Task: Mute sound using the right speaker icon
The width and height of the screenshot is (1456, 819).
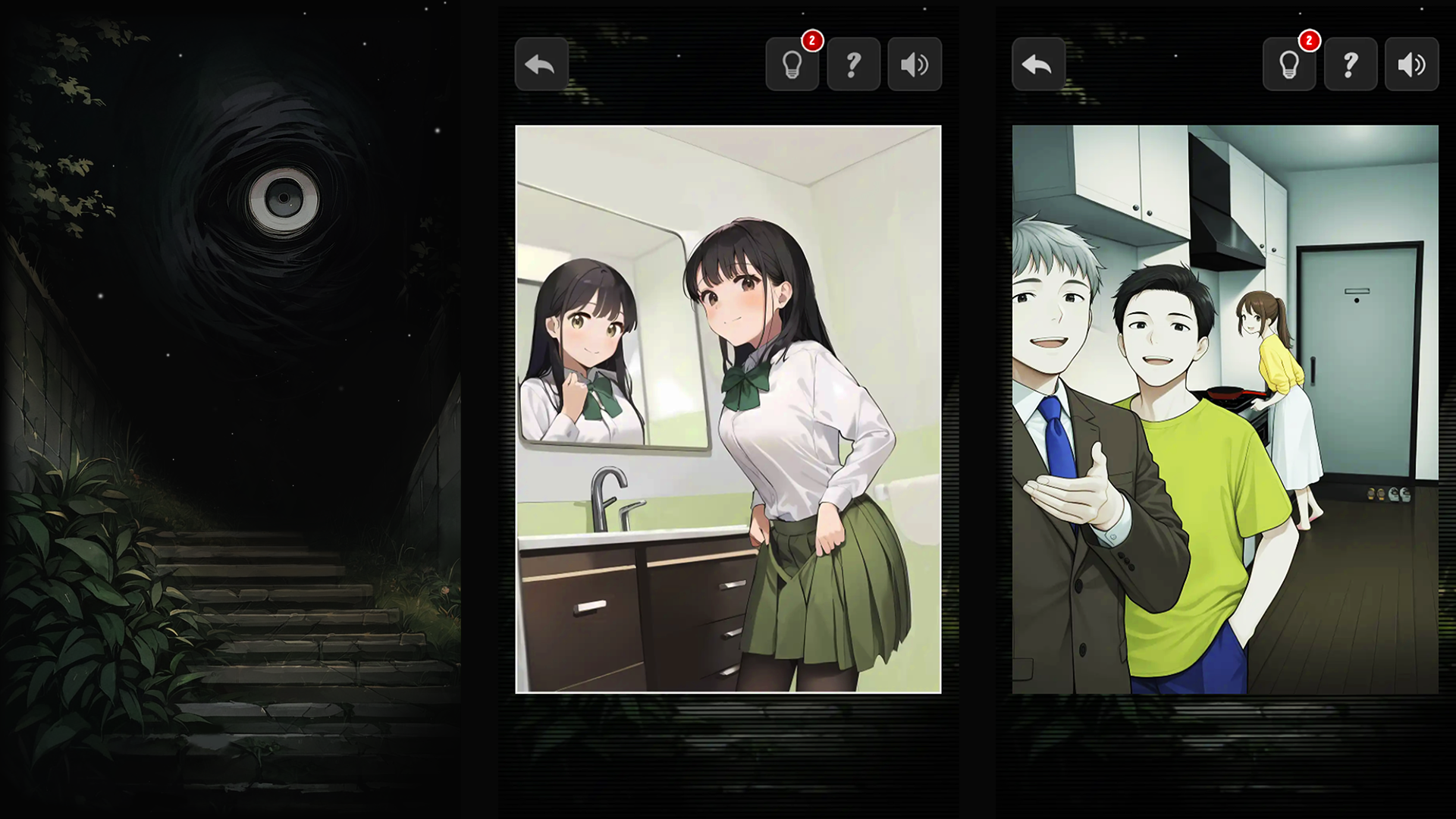Action: 1410,64
